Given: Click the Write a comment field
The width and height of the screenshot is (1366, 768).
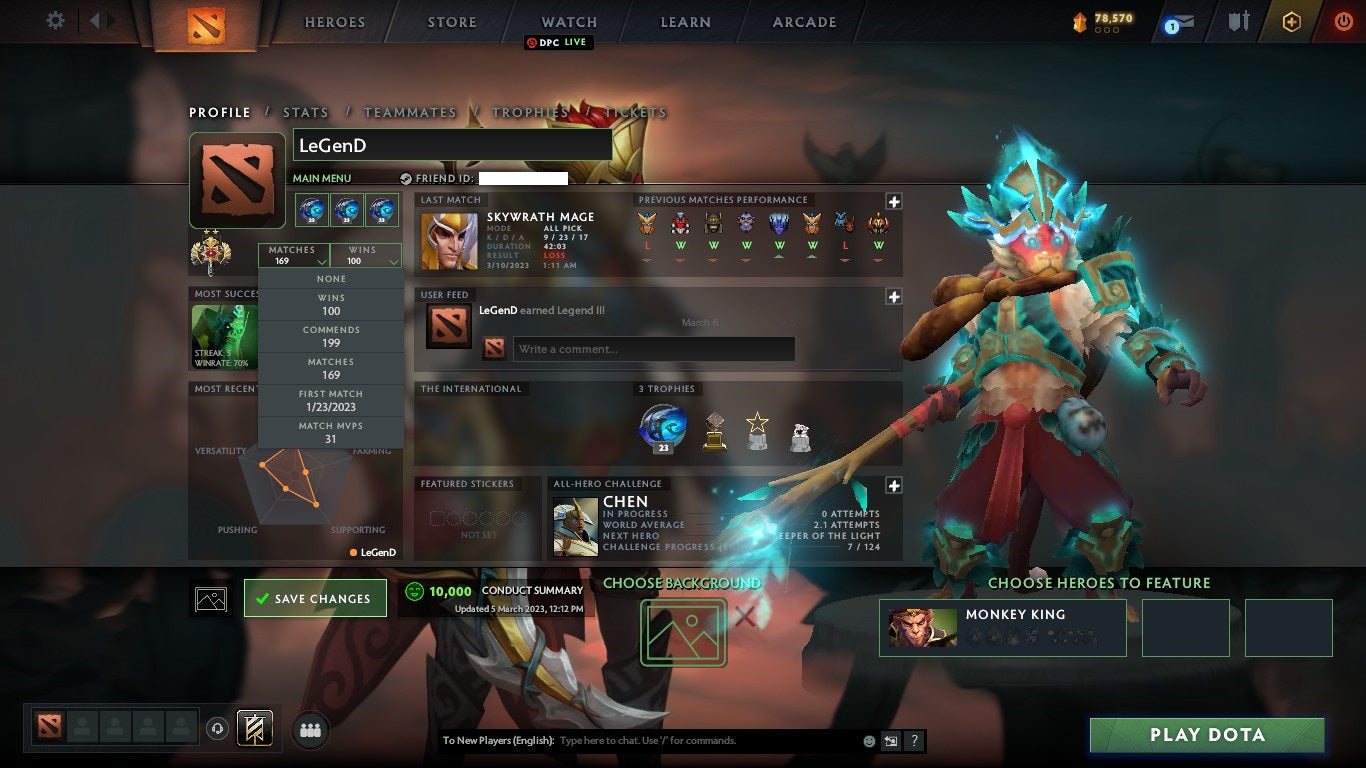Looking at the screenshot, I should [x=654, y=348].
